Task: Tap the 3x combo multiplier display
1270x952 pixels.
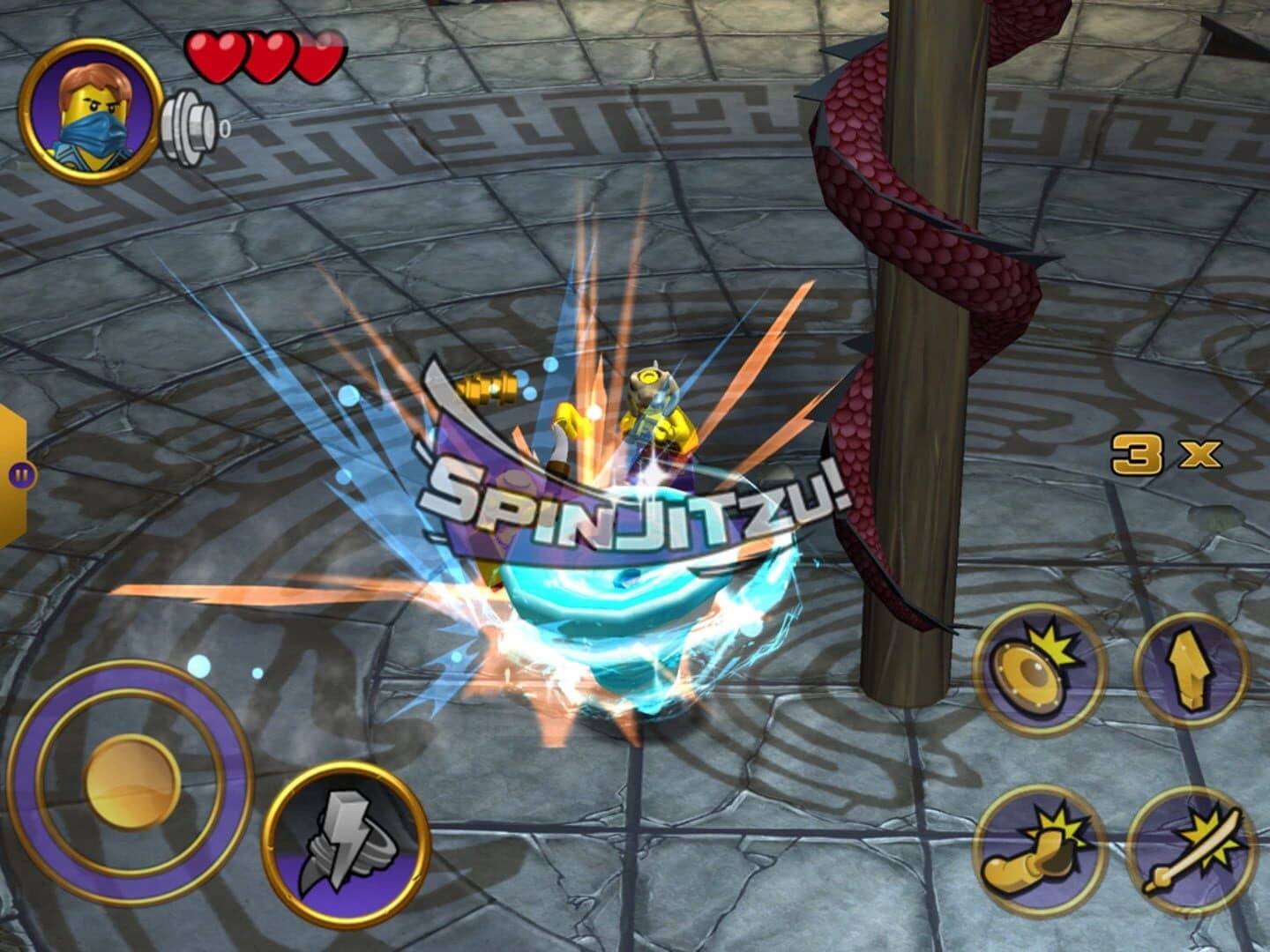Action: (1162, 454)
